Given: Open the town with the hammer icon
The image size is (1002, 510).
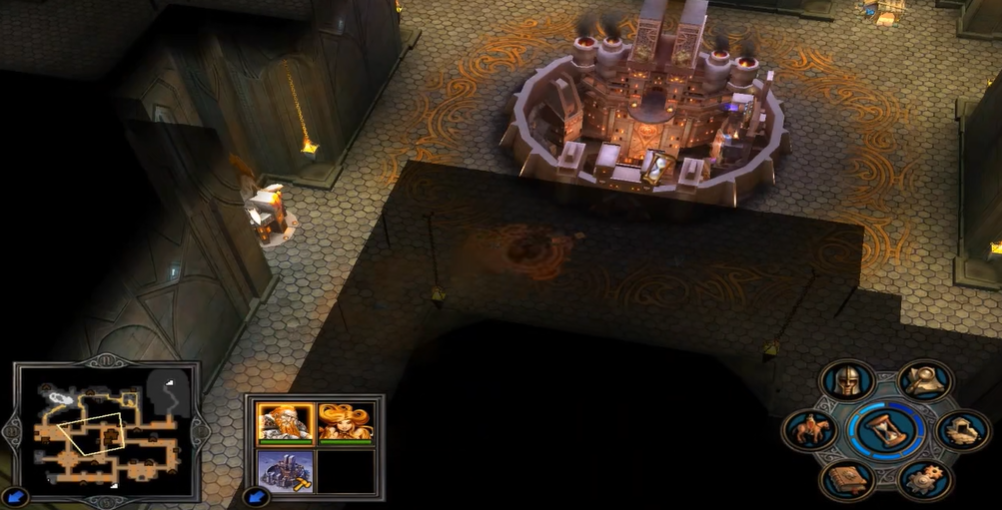Looking at the screenshot, I should coord(285,471).
